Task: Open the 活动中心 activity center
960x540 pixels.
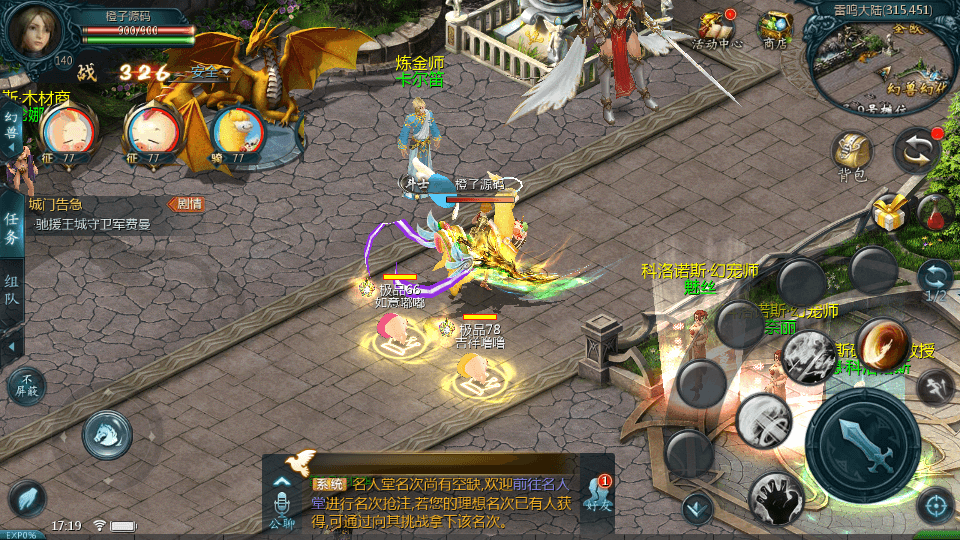Action: [x=717, y=30]
